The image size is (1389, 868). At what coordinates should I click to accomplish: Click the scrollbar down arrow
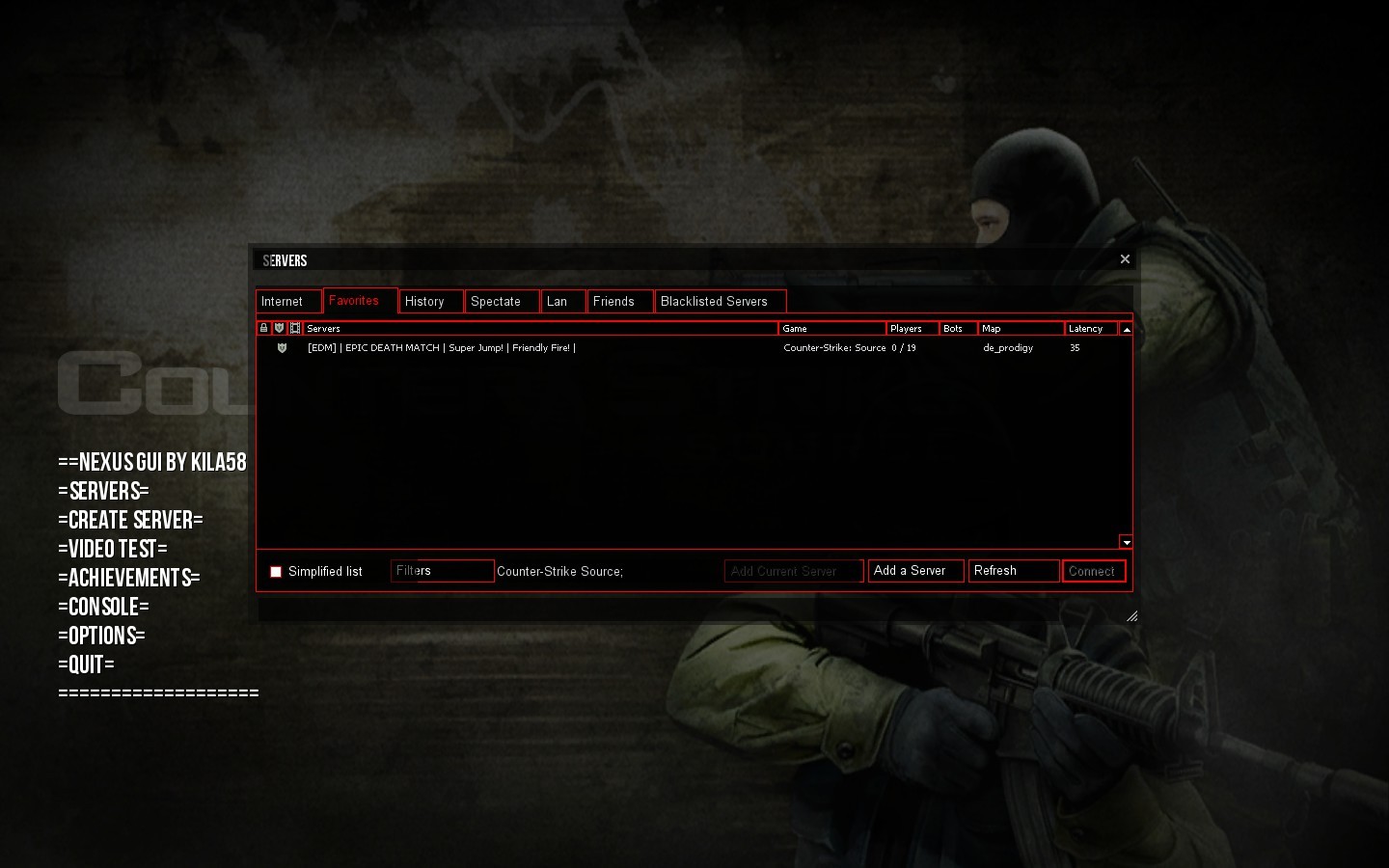pyautogui.click(x=1126, y=541)
